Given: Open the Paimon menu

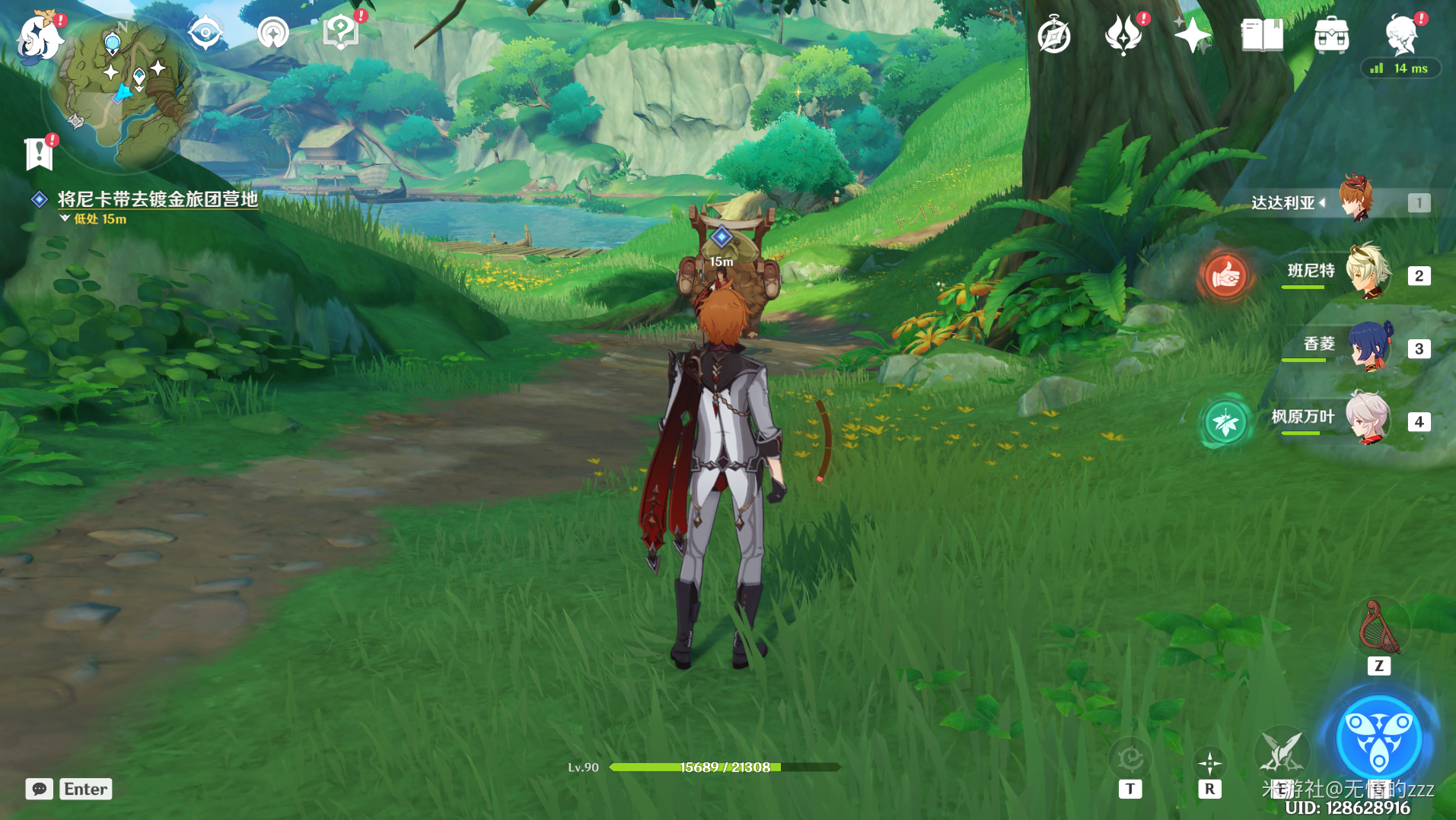Looking at the screenshot, I should point(40,37).
